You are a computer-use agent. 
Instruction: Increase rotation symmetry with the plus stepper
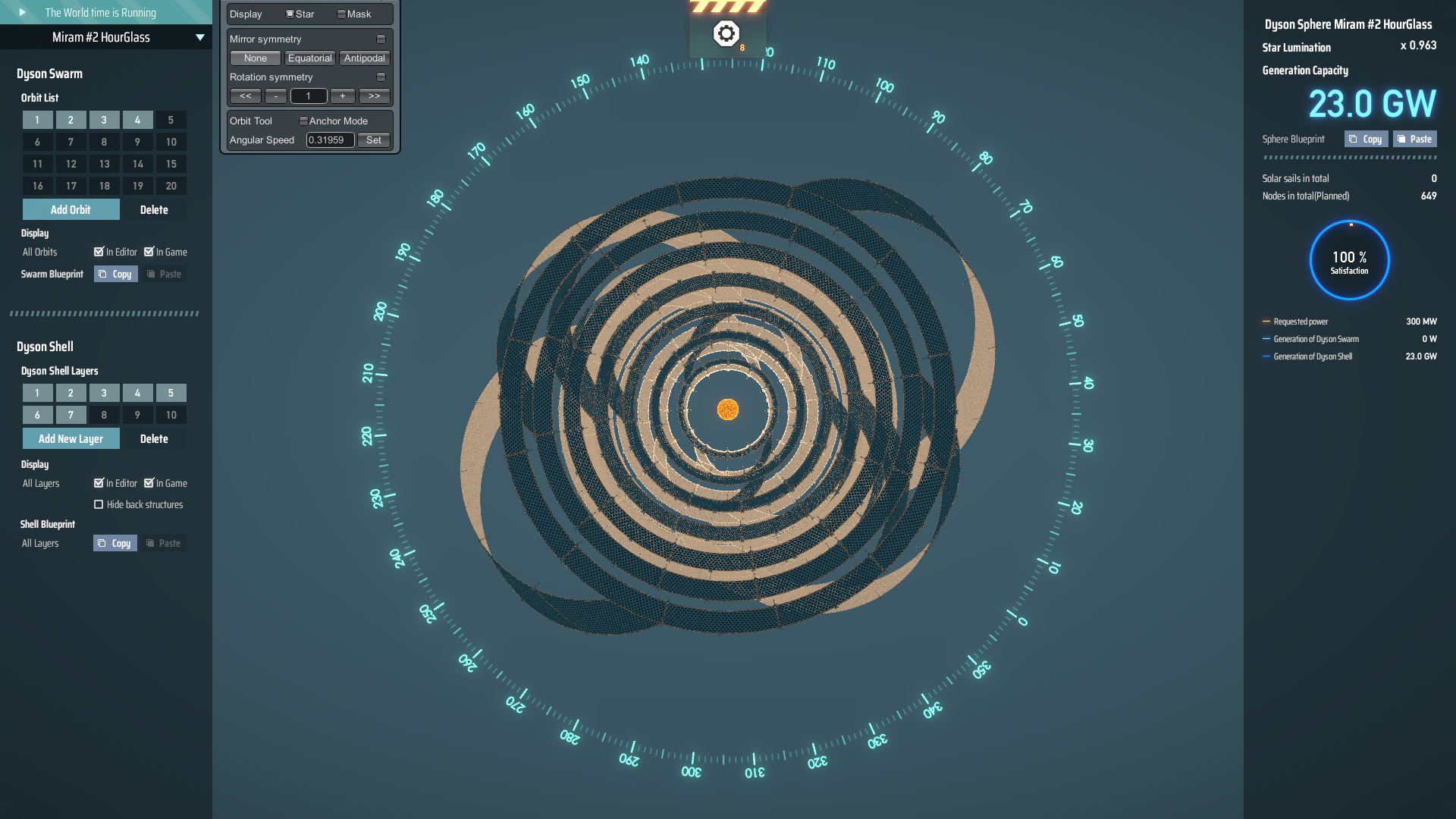(341, 96)
